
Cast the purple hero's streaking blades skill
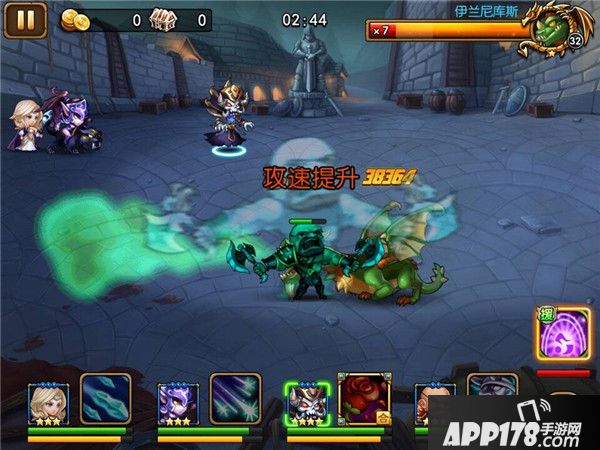235,400
